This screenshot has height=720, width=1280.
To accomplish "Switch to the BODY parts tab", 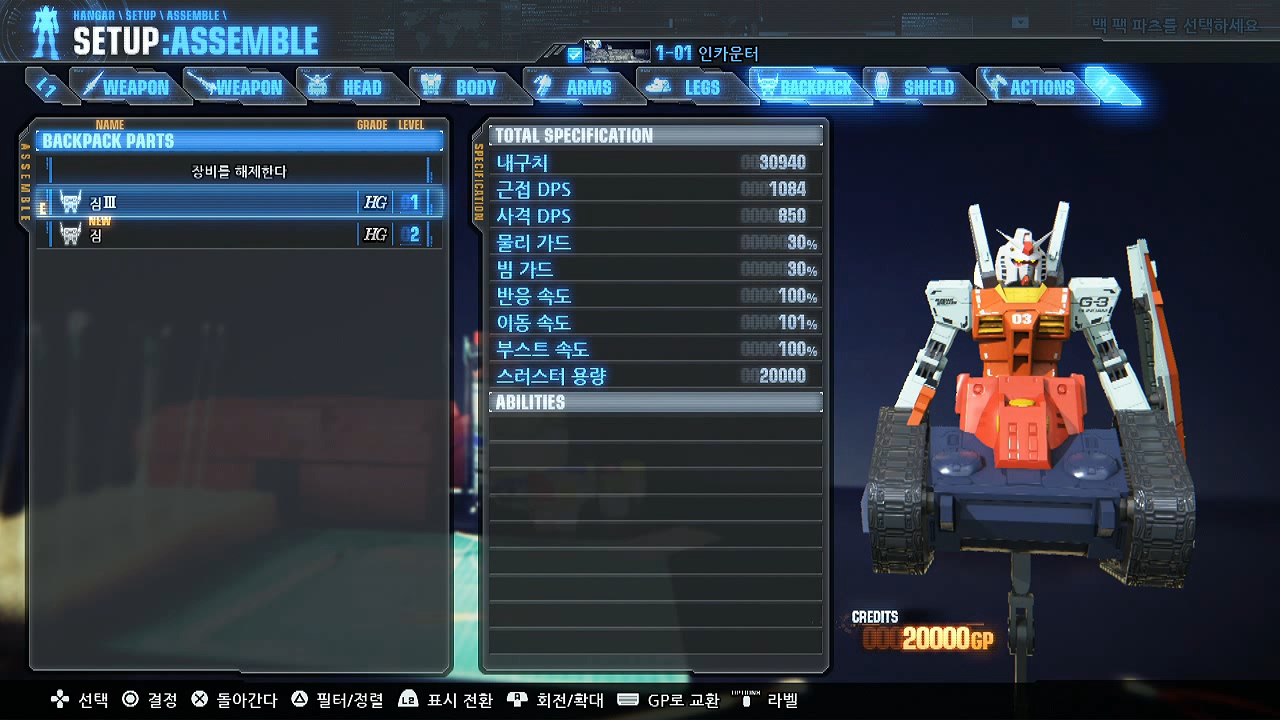I will click(462, 87).
